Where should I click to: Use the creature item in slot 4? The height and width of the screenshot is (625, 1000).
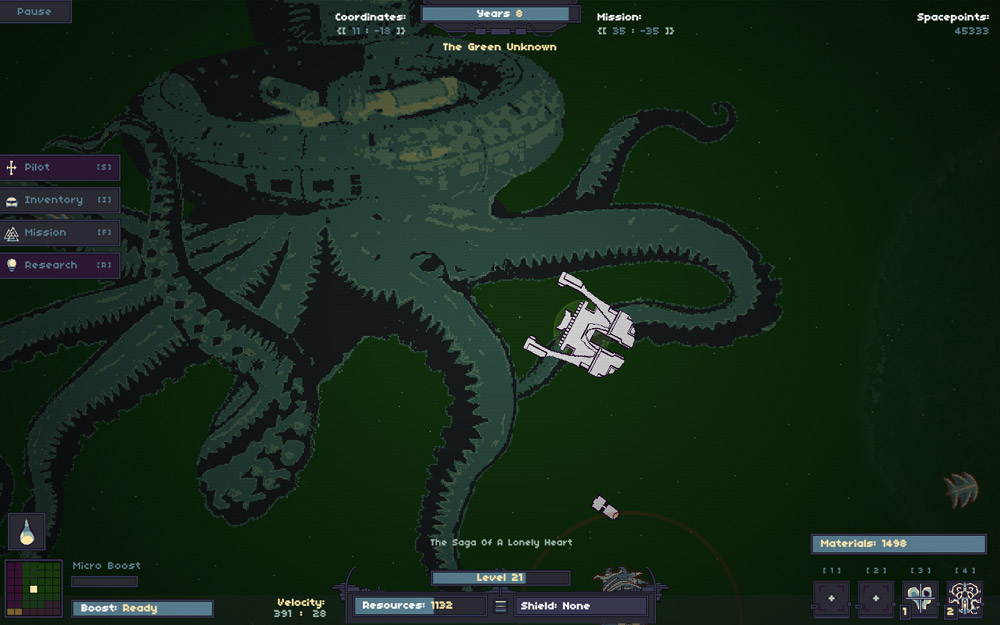(x=965, y=599)
